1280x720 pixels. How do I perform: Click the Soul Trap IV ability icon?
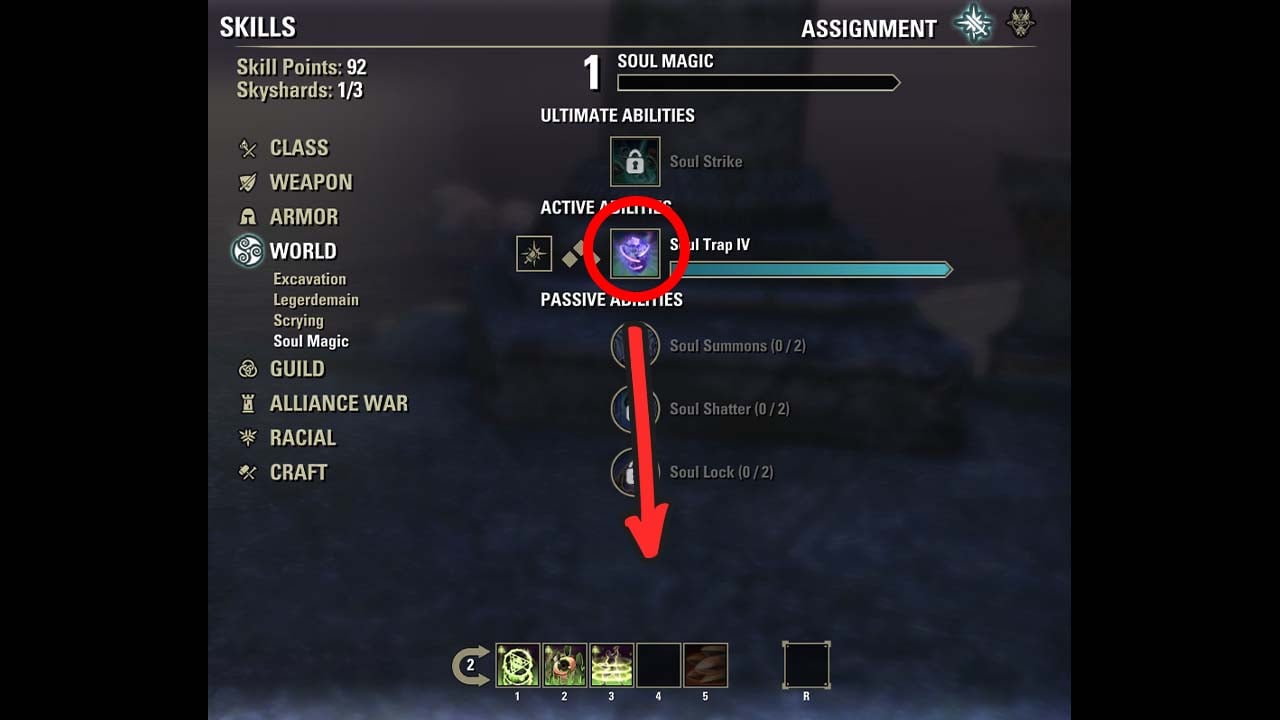(635, 254)
